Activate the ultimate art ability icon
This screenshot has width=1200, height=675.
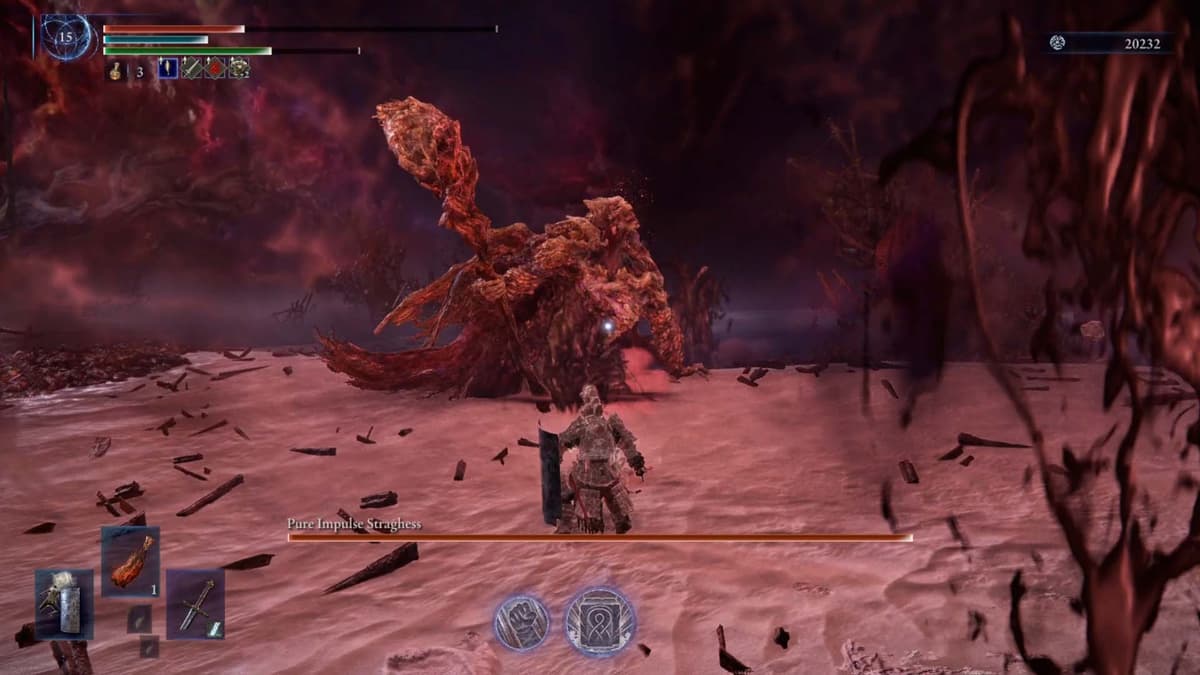pyautogui.click(x=600, y=622)
